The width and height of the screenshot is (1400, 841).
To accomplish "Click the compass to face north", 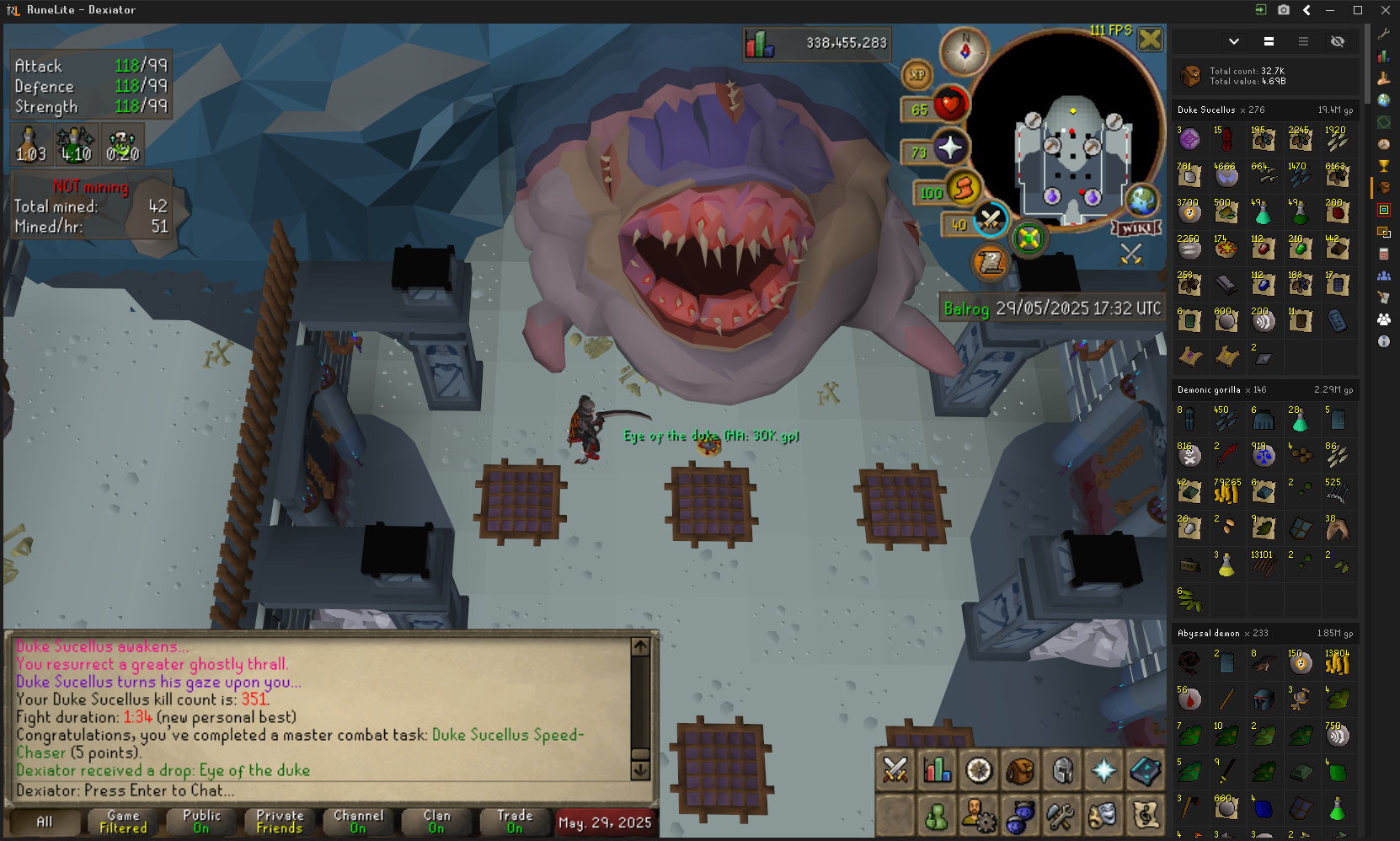I will pos(965,51).
